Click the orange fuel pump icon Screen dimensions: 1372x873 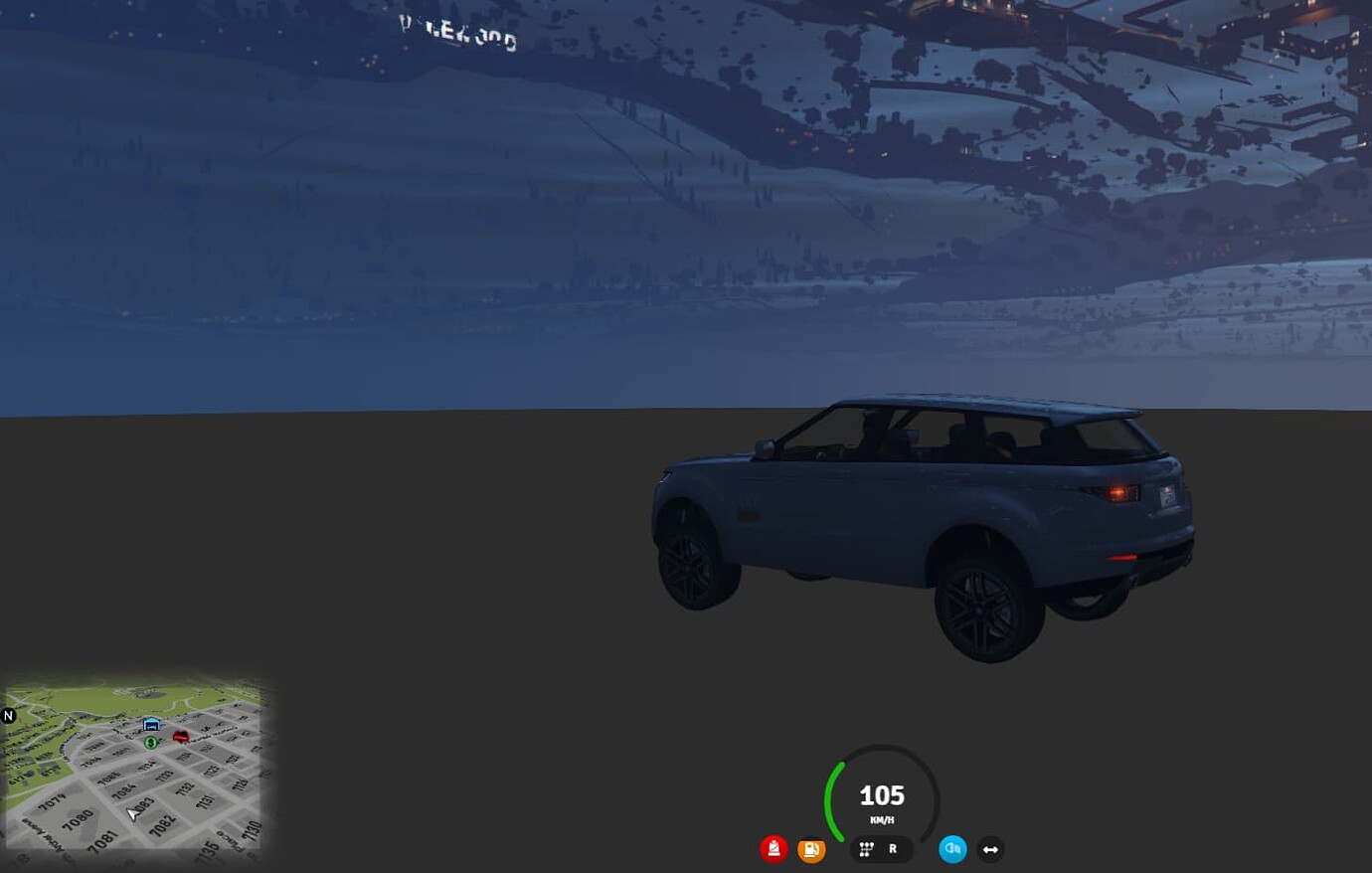pos(811,849)
